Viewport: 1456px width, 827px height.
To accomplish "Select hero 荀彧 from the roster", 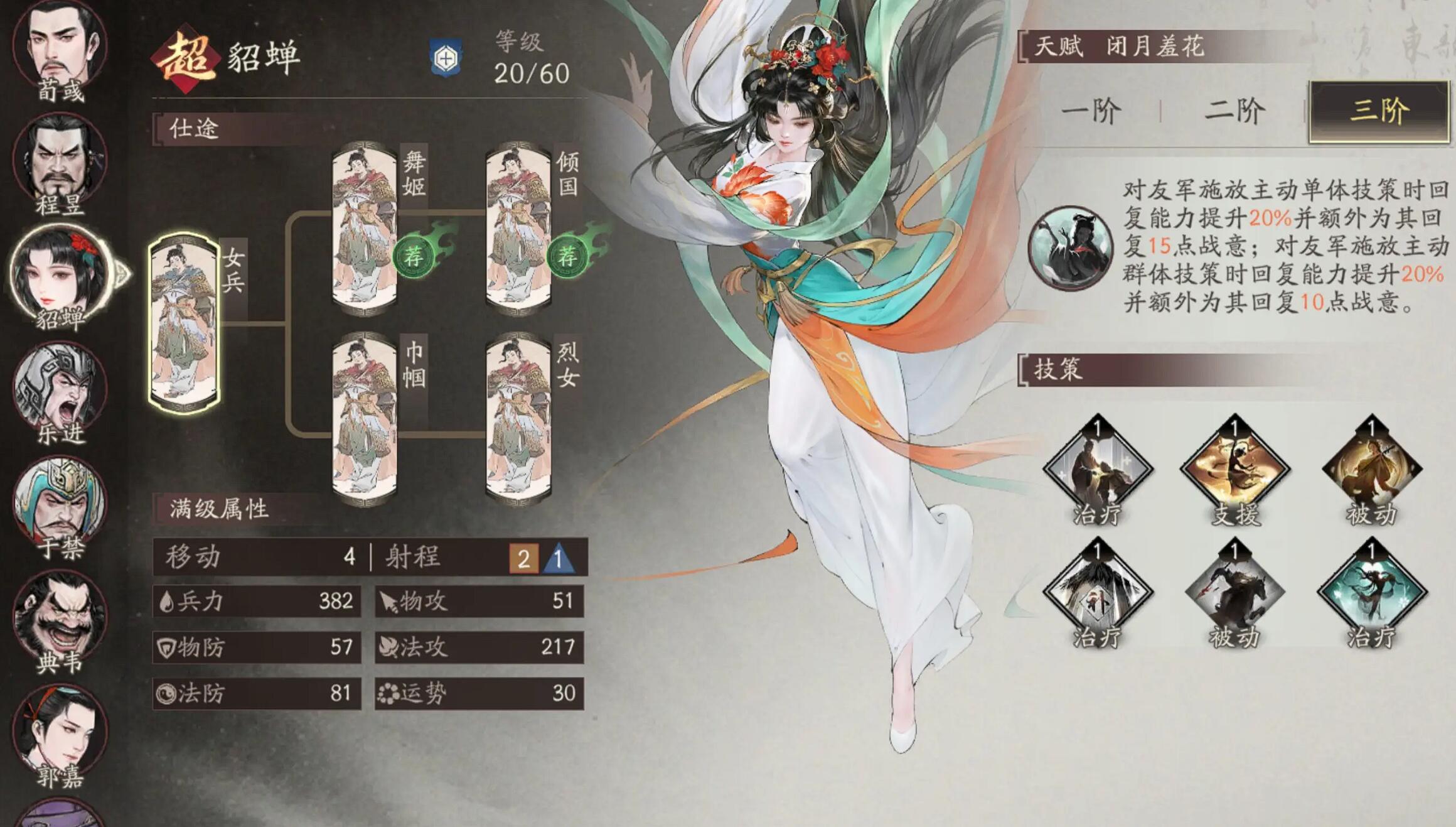I will (x=60, y=47).
